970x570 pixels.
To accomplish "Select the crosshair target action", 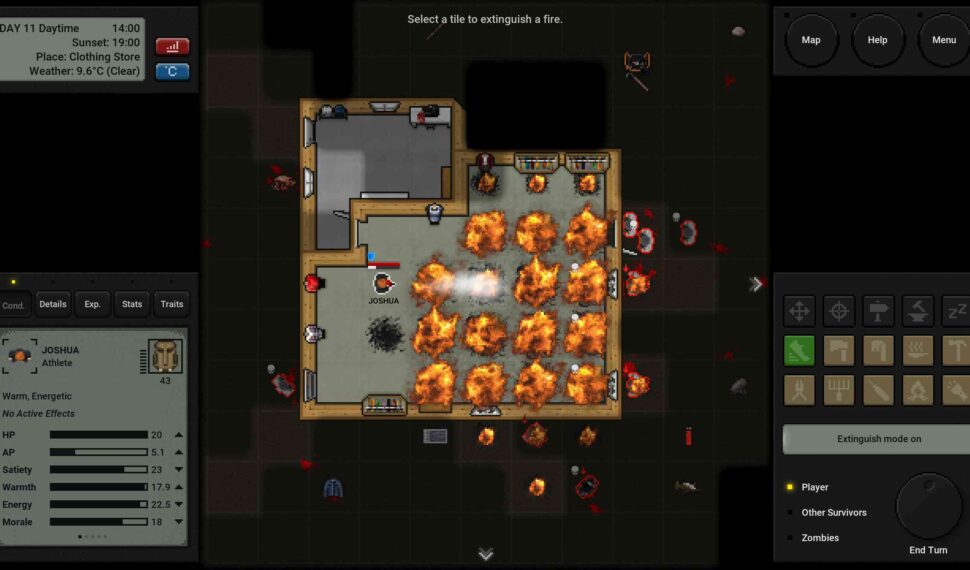I will pyautogui.click(x=839, y=311).
